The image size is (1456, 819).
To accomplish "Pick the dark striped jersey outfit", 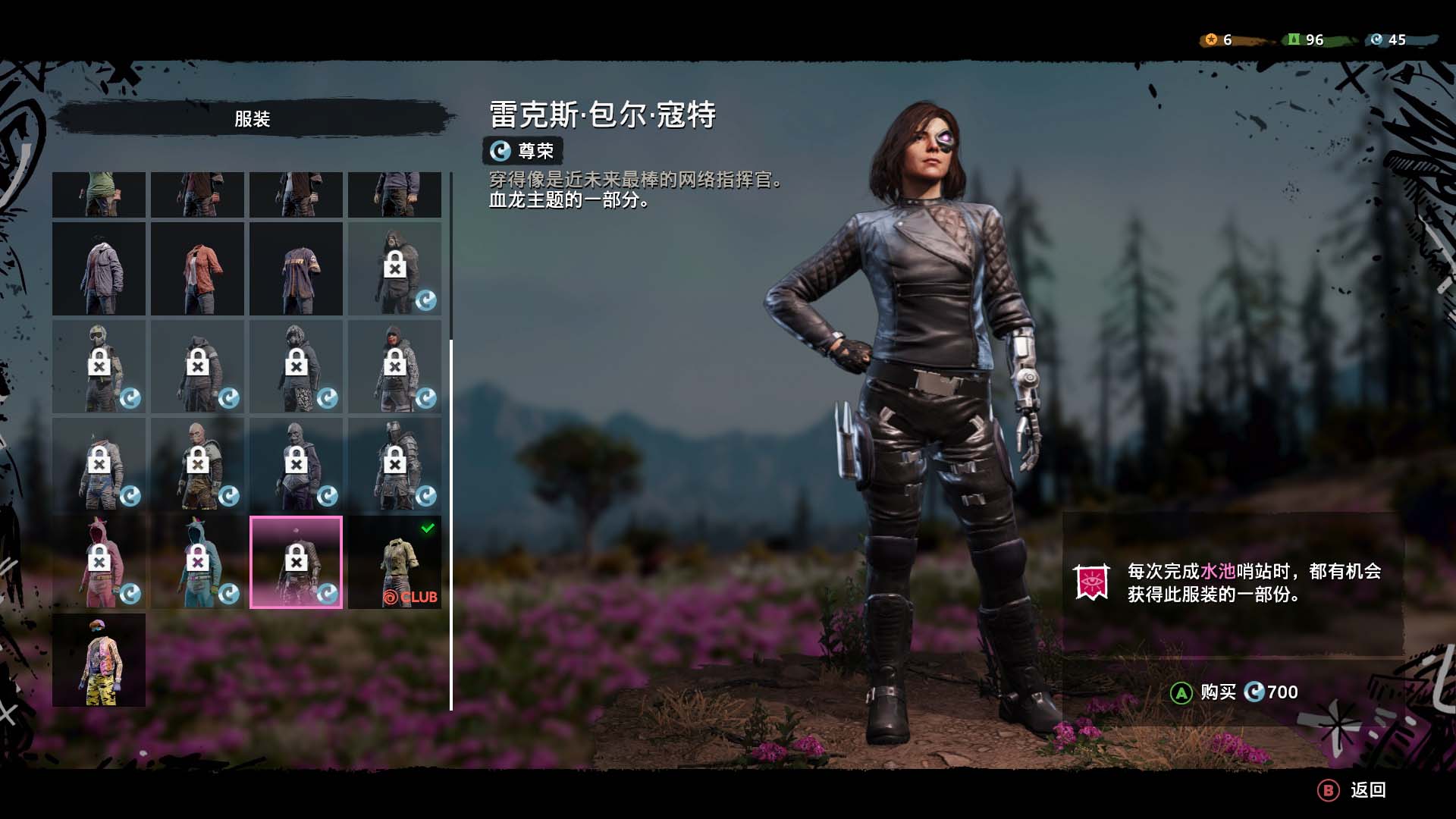I will pos(296,269).
